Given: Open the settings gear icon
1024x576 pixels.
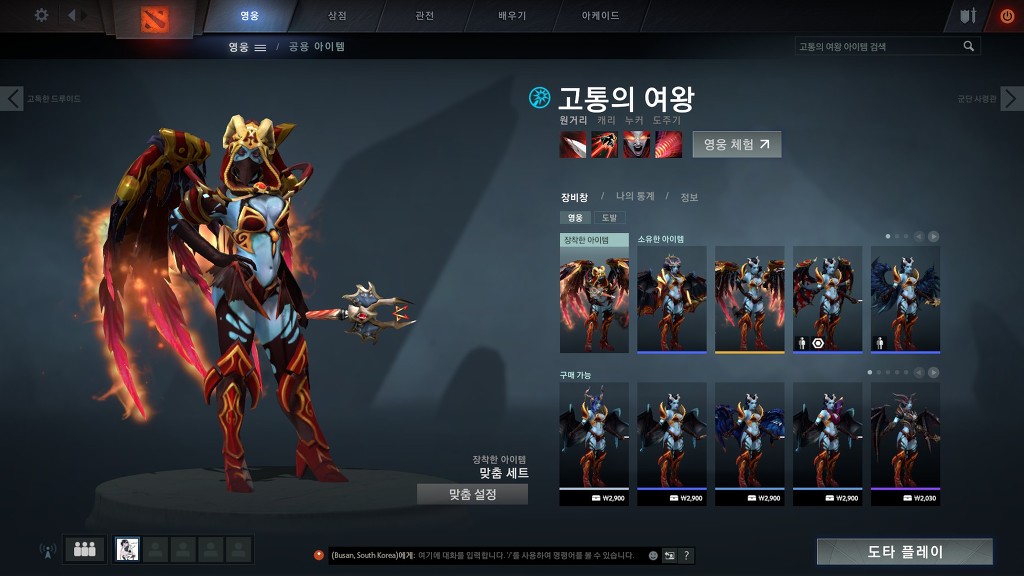Looking at the screenshot, I should (41, 15).
